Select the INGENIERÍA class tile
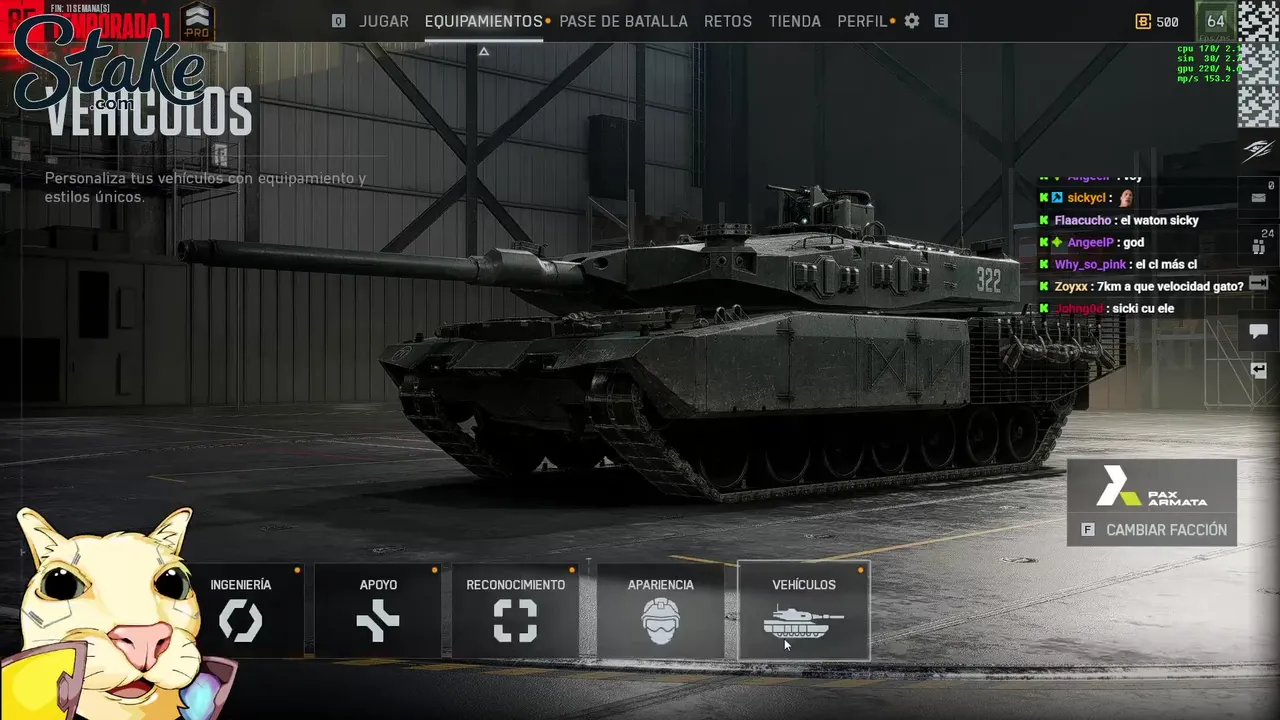 tap(241, 610)
